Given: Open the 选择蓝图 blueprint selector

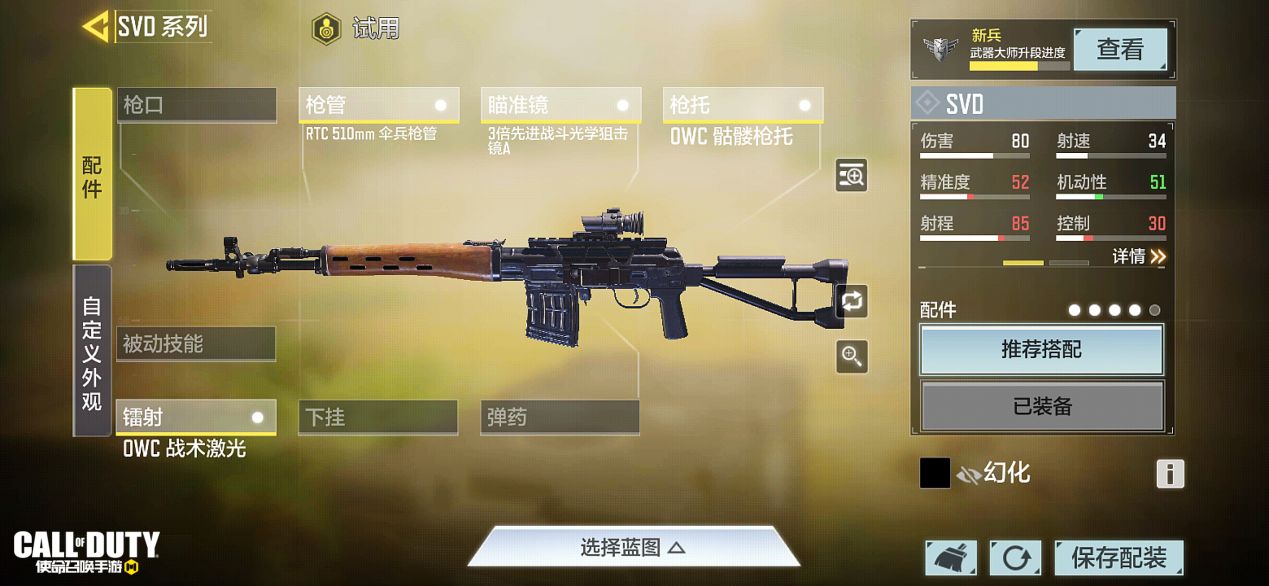Looking at the screenshot, I should point(633,548).
